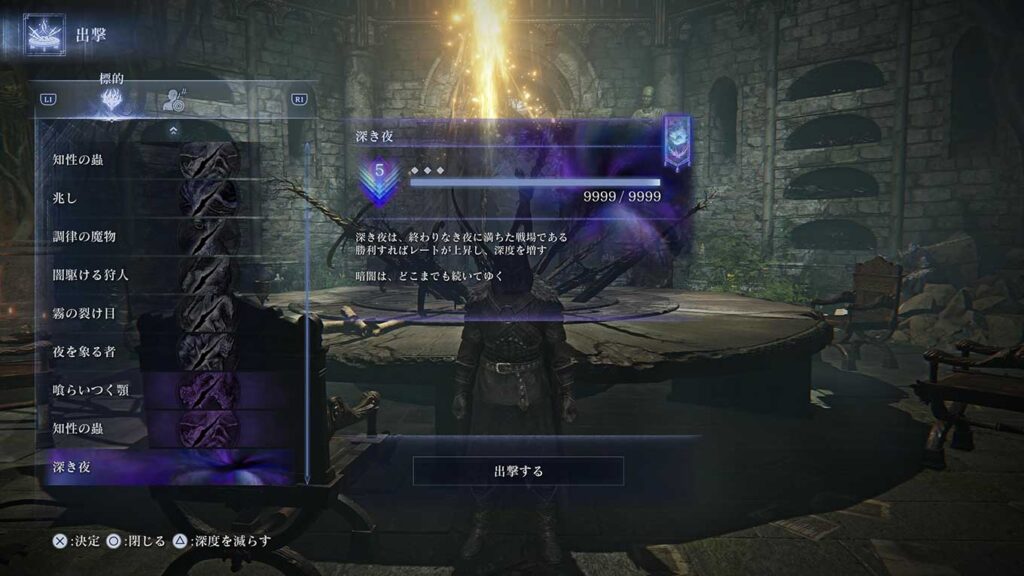The width and height of the screenshot is (1024, 576).
Task: Click the 出撃する sortie button
Action: [518, 470]
